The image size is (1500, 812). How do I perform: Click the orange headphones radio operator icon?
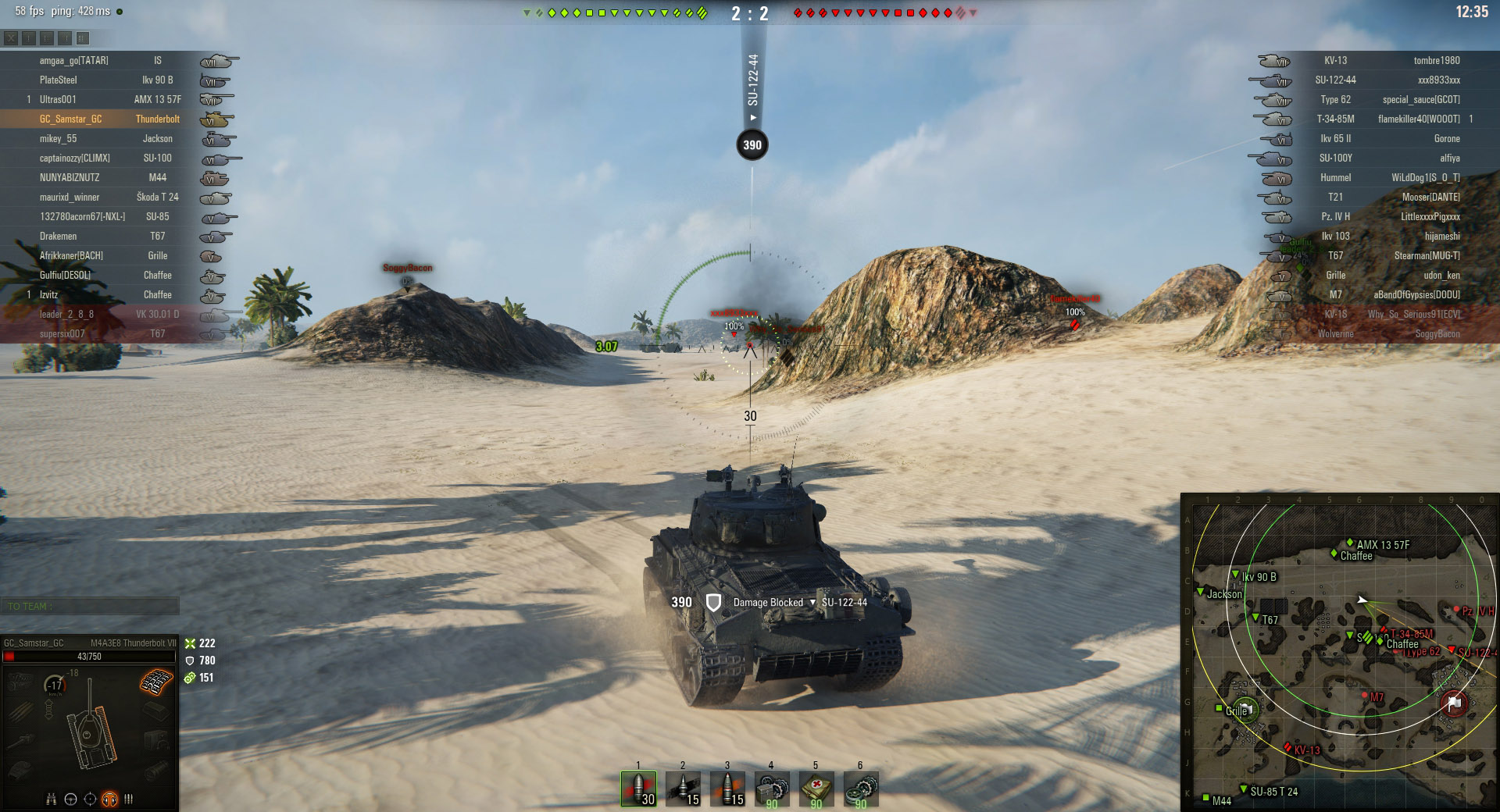tap(109, 799)
